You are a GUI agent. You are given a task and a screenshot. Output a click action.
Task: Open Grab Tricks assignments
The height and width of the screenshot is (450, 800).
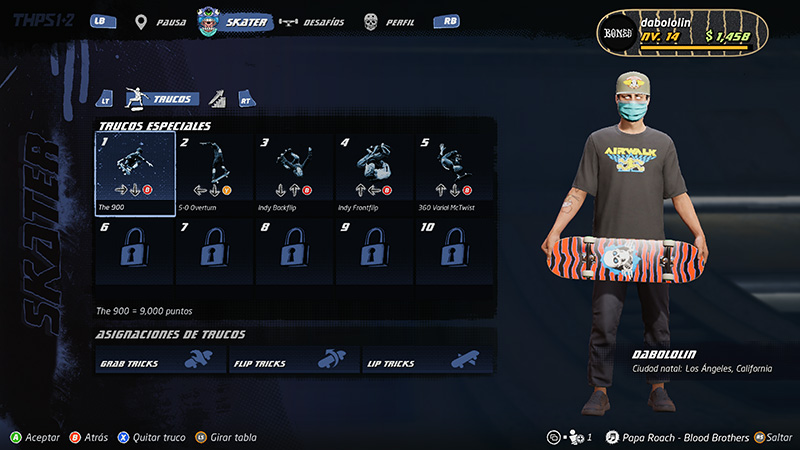pos(160,362)
